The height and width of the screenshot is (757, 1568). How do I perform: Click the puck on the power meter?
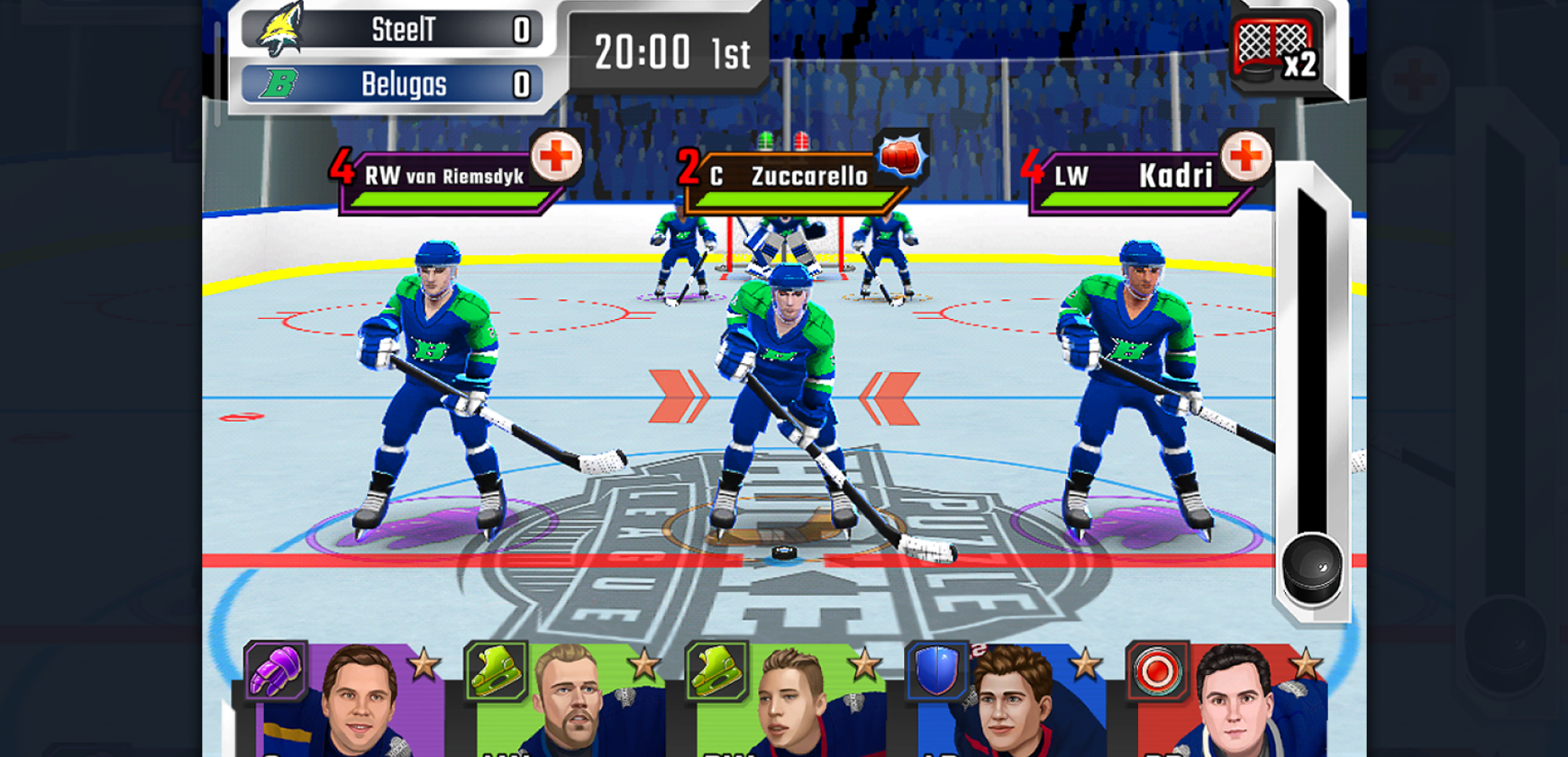(1312, 569)
